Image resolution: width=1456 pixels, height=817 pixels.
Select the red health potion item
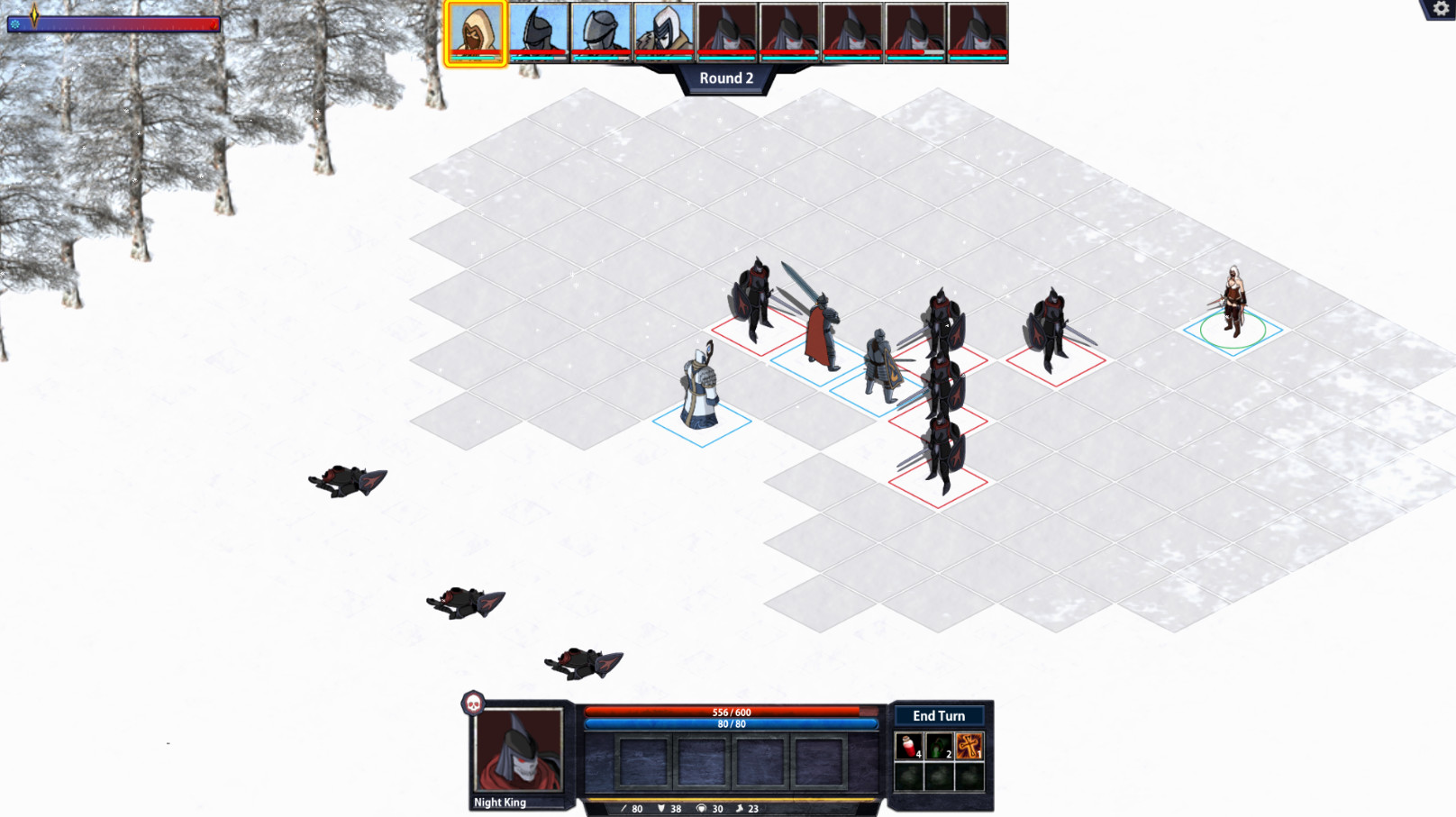909,747
